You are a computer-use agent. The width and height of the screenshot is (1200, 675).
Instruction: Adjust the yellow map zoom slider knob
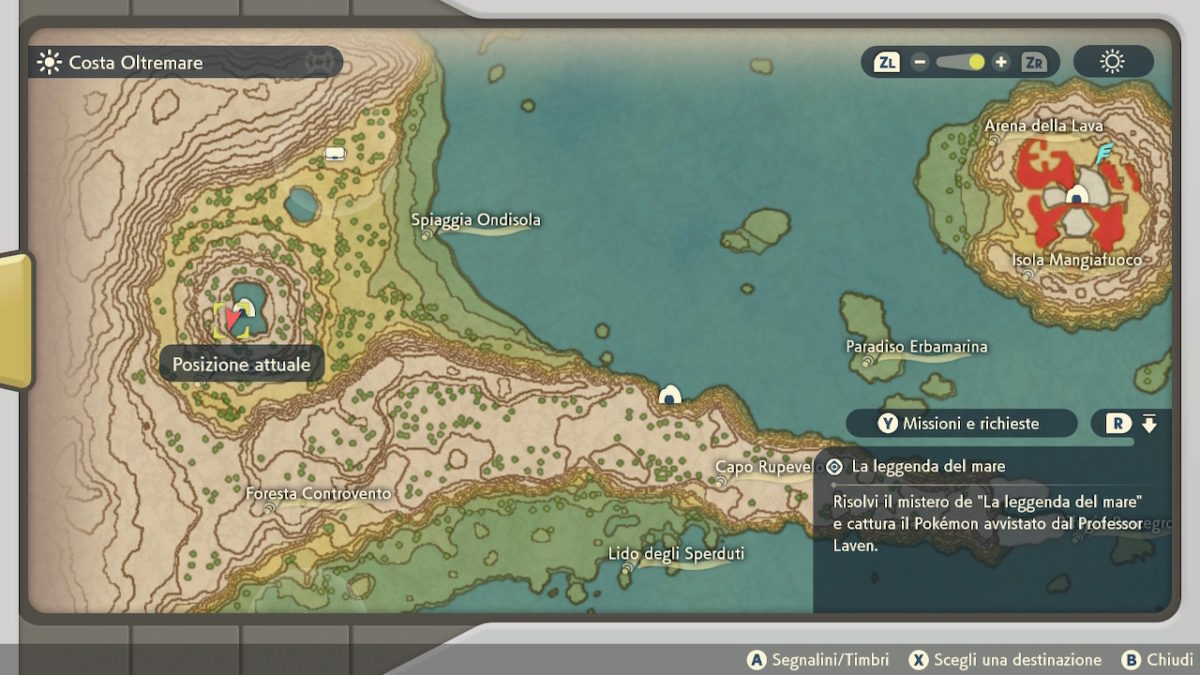click(x=976, y=62)
